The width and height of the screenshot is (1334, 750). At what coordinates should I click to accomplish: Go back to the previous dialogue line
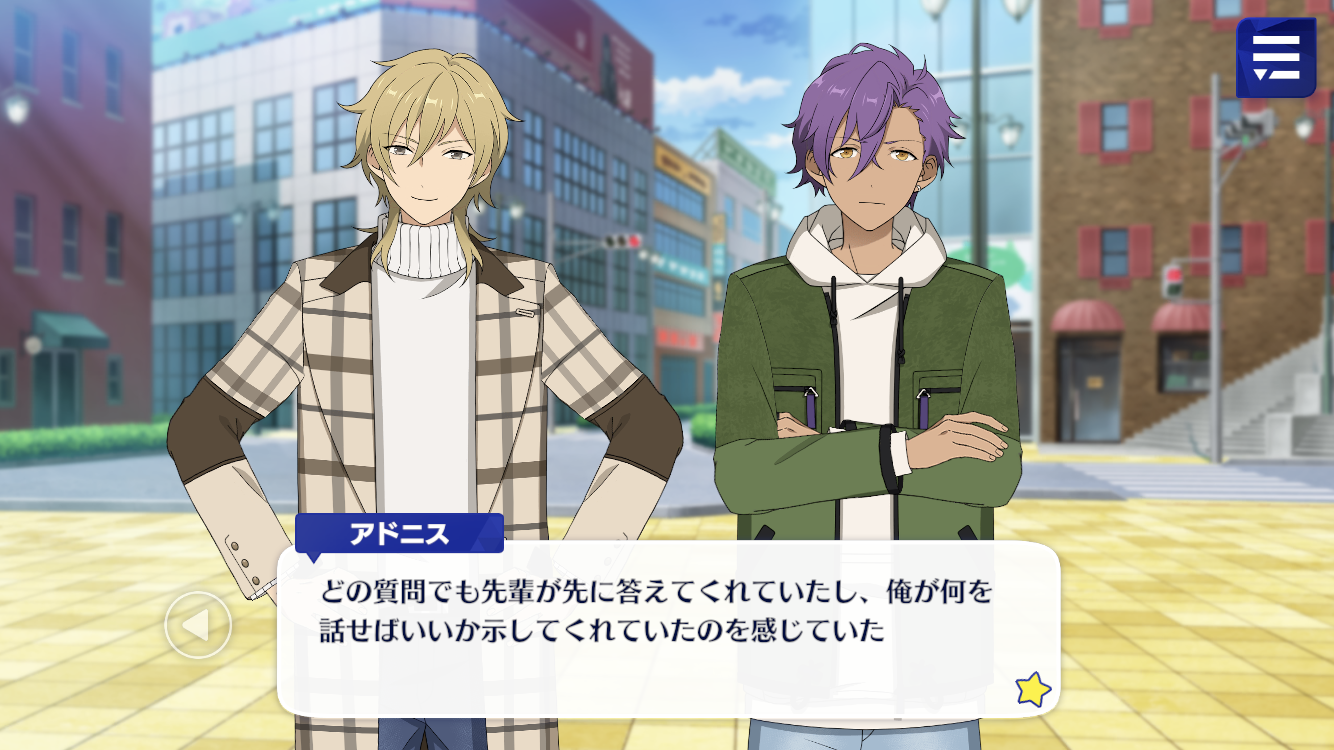pyautogui.click(x=198, y=625)
